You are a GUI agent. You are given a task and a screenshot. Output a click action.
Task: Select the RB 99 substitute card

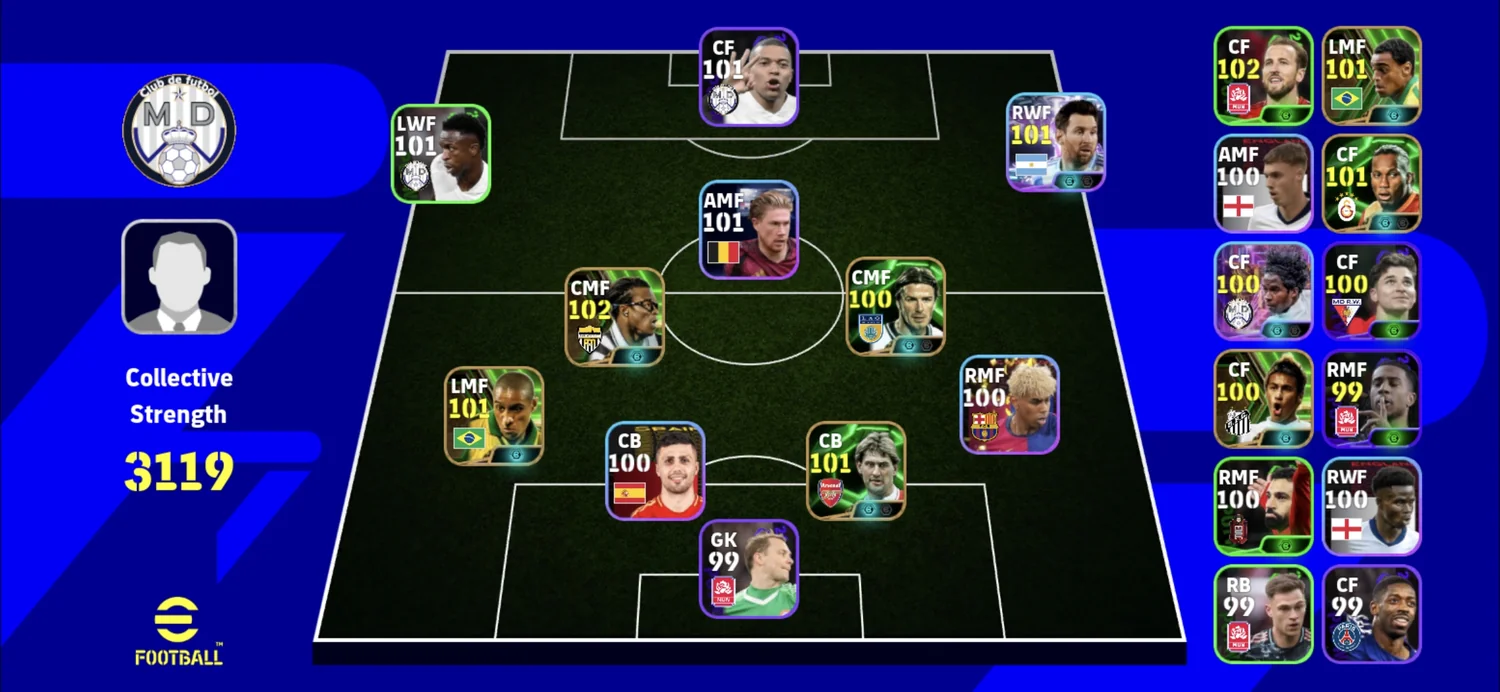click(1263, 614)
